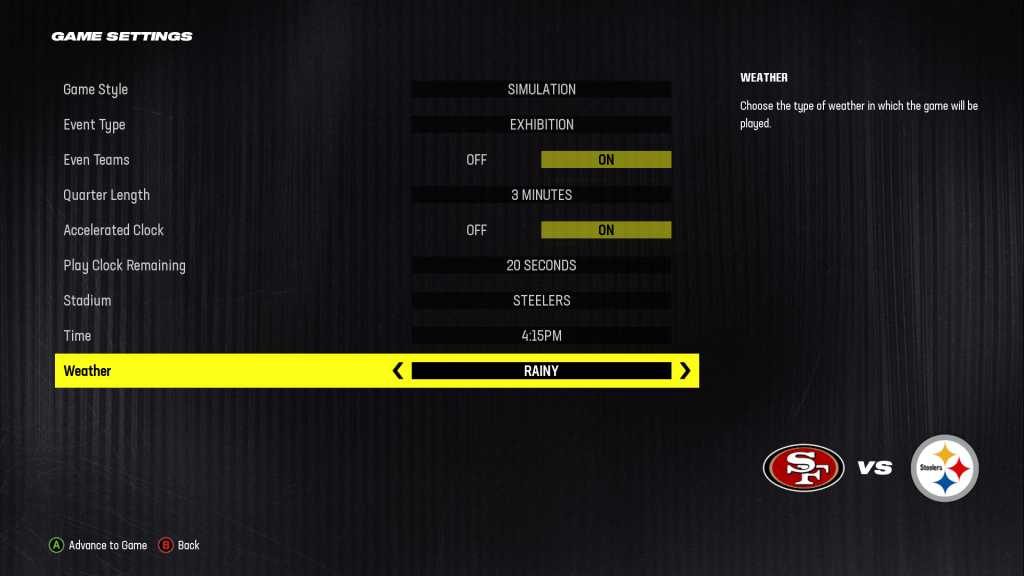
Task: Set Even Teams to On
Action: click(x=606, y=160)
